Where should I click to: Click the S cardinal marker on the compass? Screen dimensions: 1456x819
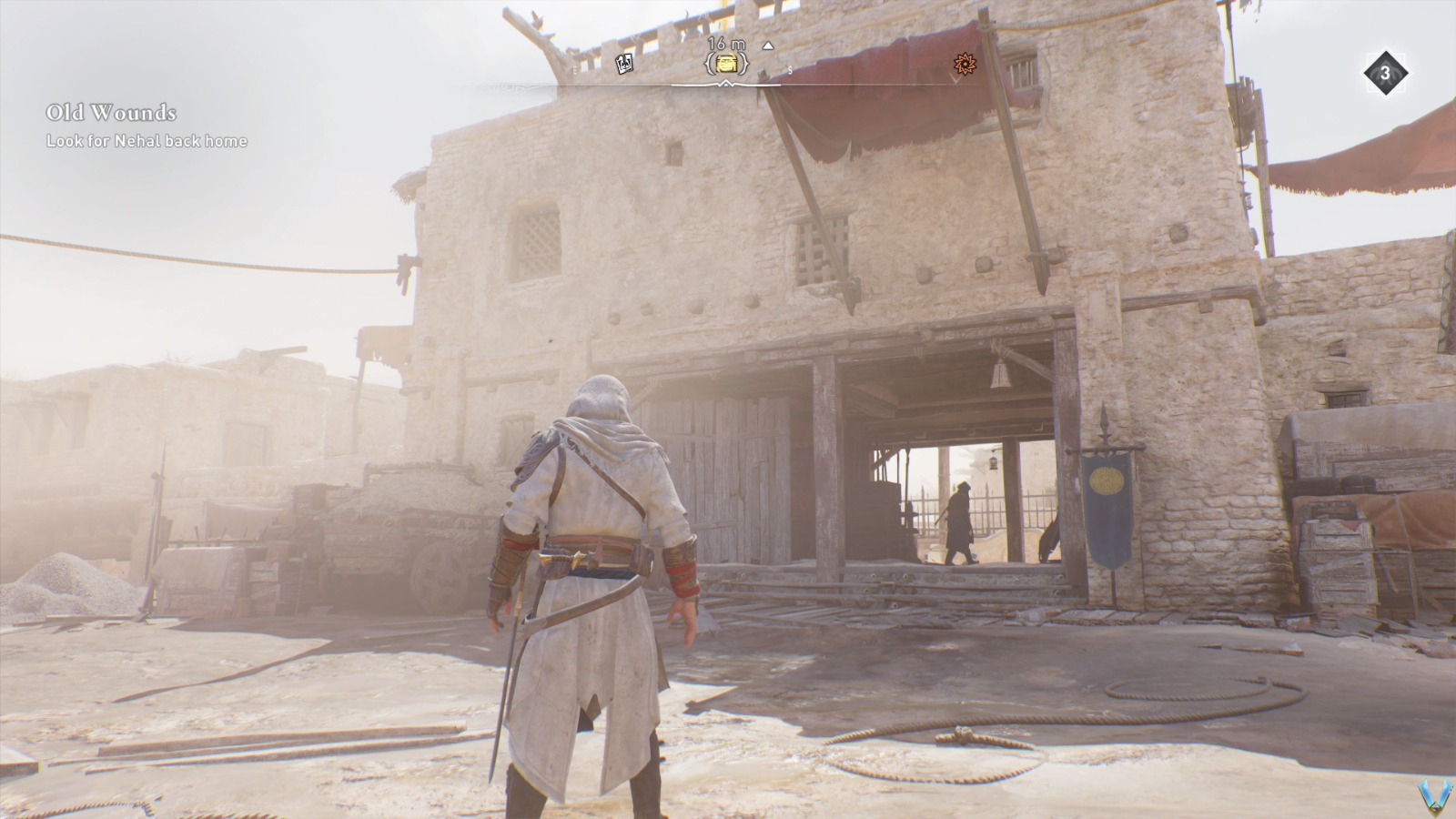tap(788, 70)
